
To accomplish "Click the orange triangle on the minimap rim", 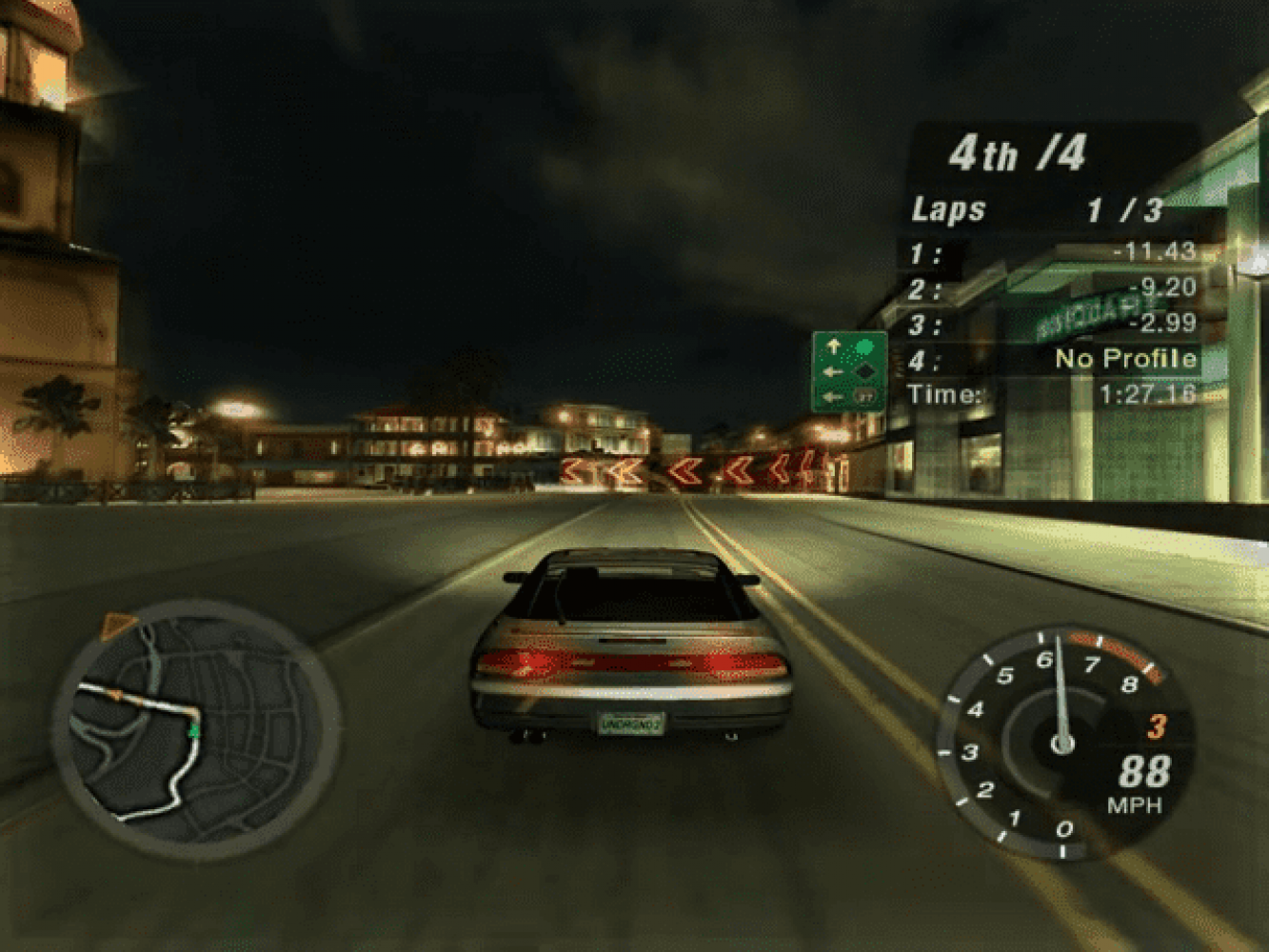I will click(x=118, y=625).
